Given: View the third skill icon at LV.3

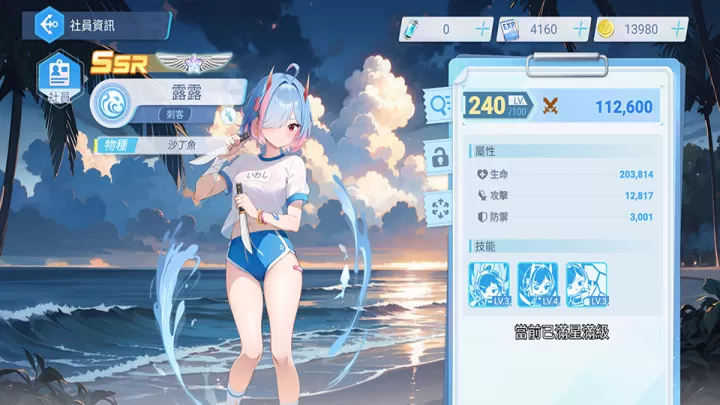Looking at the screenshot, I should (x=586, y=283).
